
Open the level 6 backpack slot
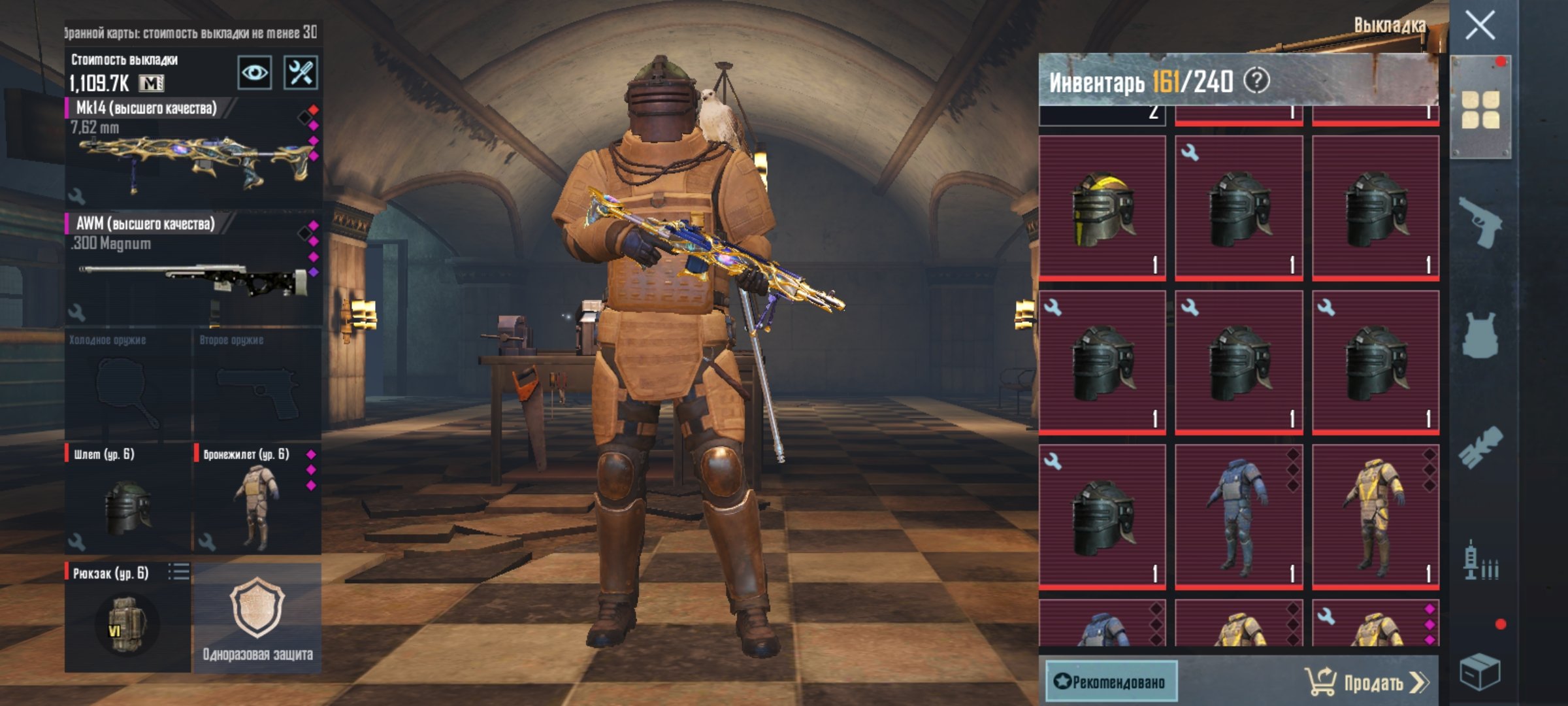[127, 618]
